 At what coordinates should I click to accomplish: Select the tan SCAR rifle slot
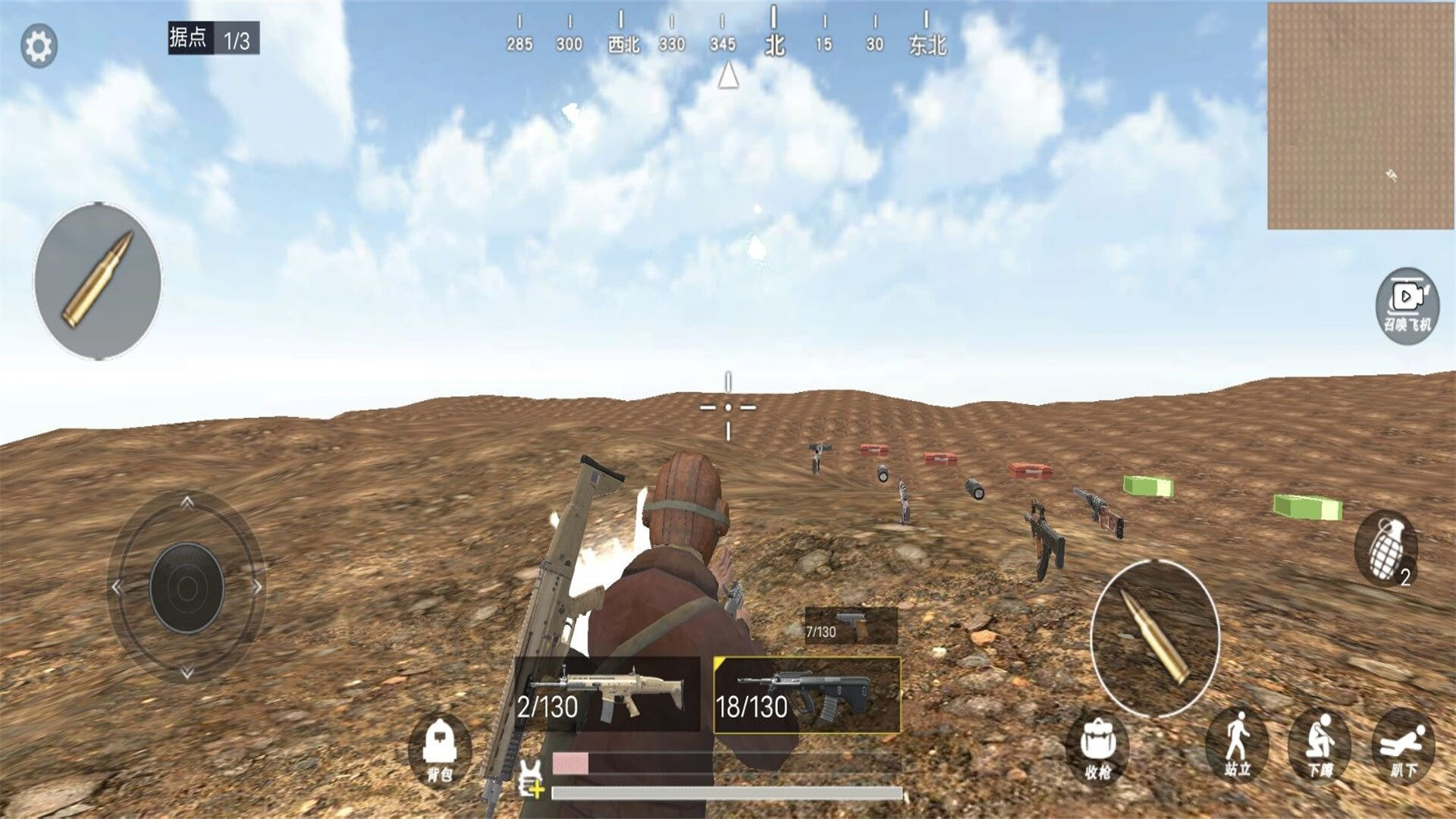[x=607, y=694]
